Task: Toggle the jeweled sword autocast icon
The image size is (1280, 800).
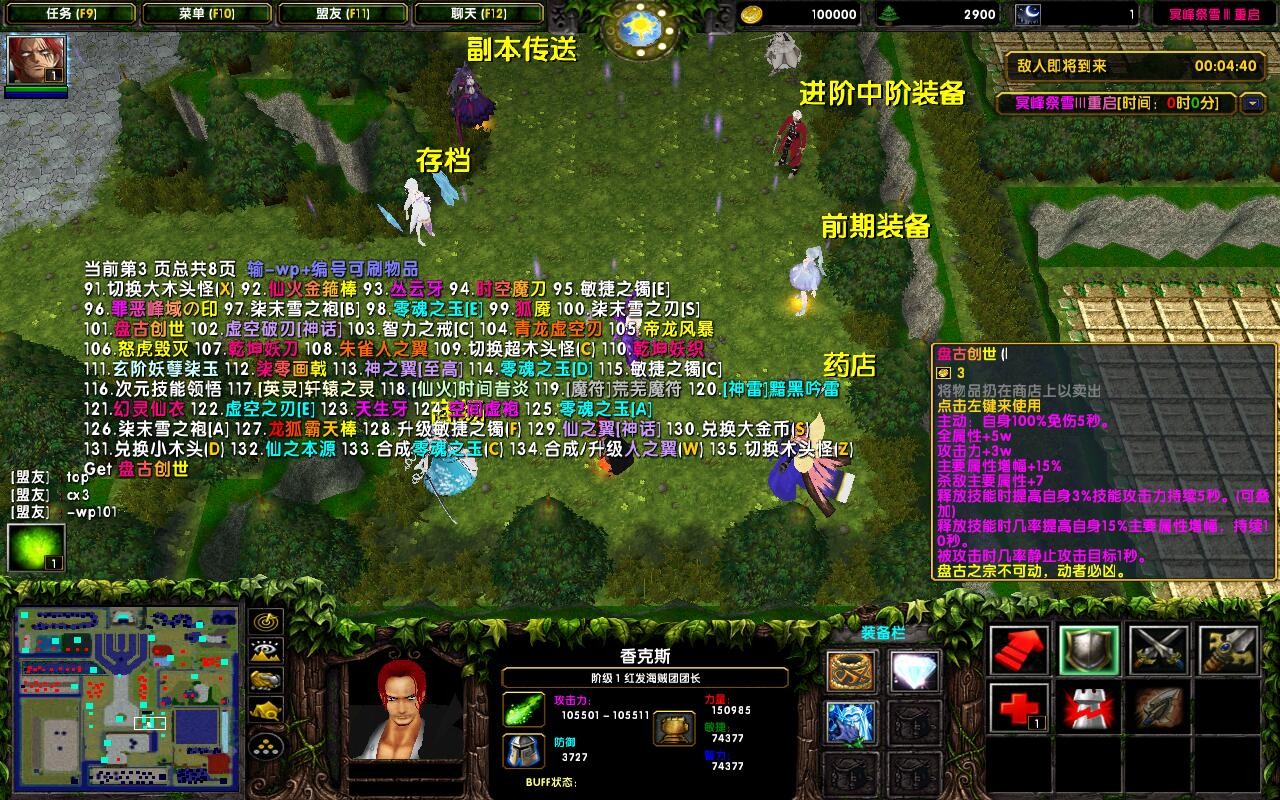Action: click(x=1226, y=651)
